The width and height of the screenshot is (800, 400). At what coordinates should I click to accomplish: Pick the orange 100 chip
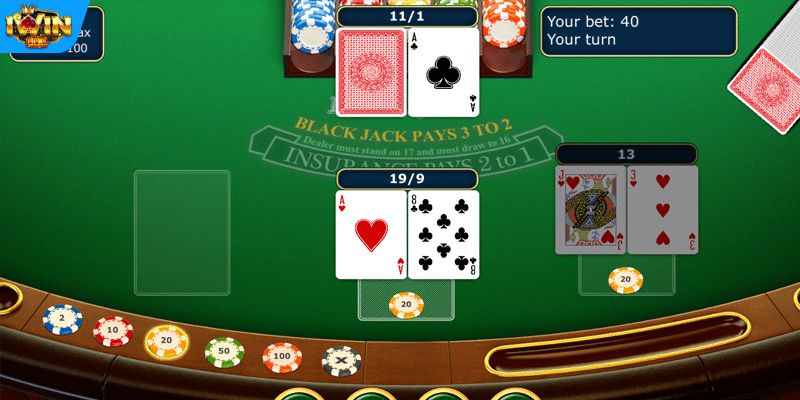(x=283, y=356)
